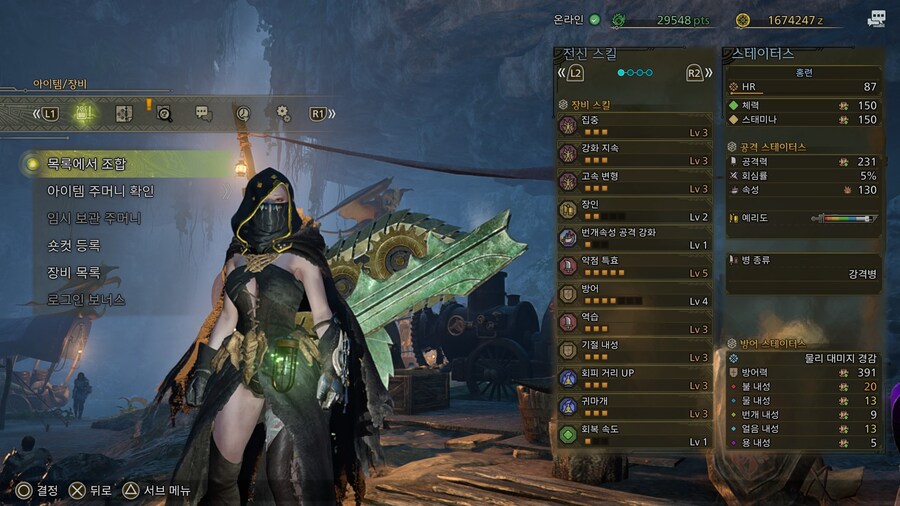
Task: Open the gear settings tab
Action: pyautogui.click(x=283, y=113)
